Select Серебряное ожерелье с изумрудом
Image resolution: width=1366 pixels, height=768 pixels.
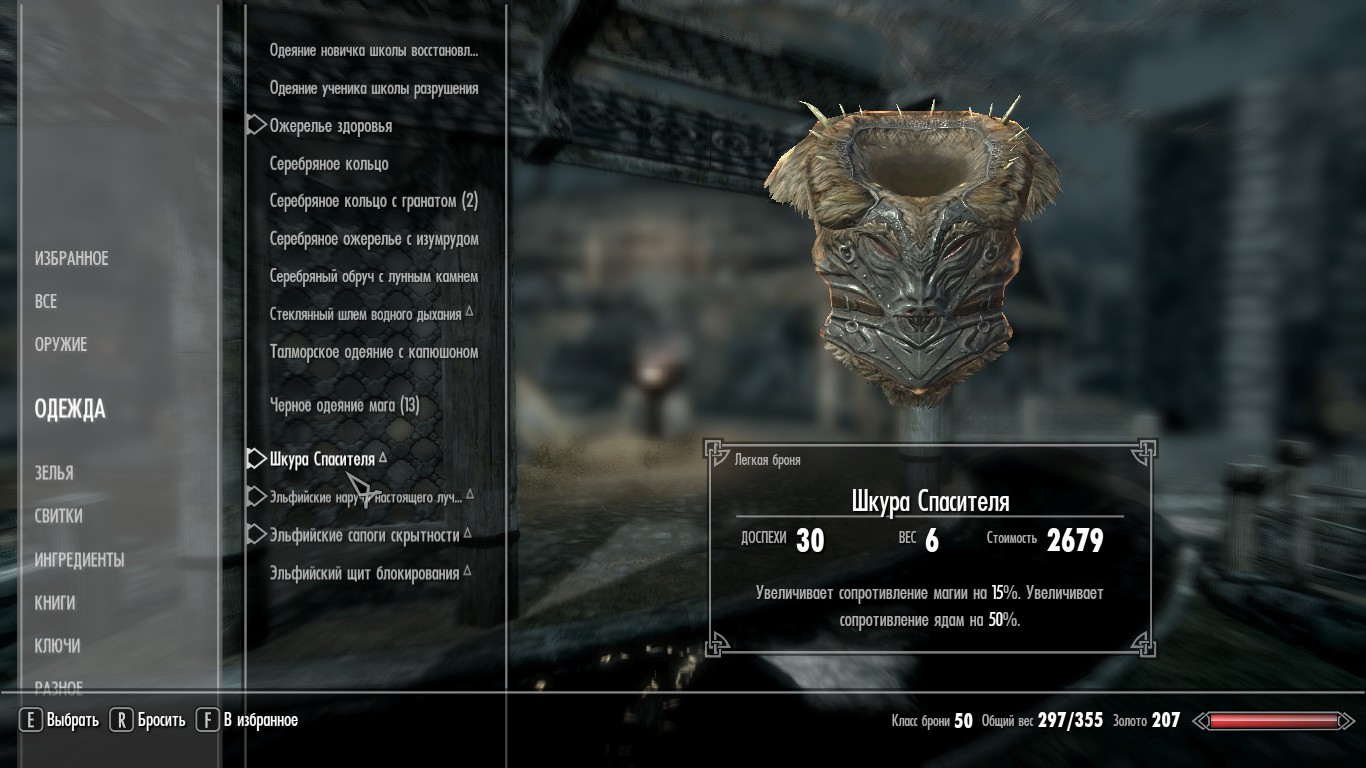coord(374,239)
